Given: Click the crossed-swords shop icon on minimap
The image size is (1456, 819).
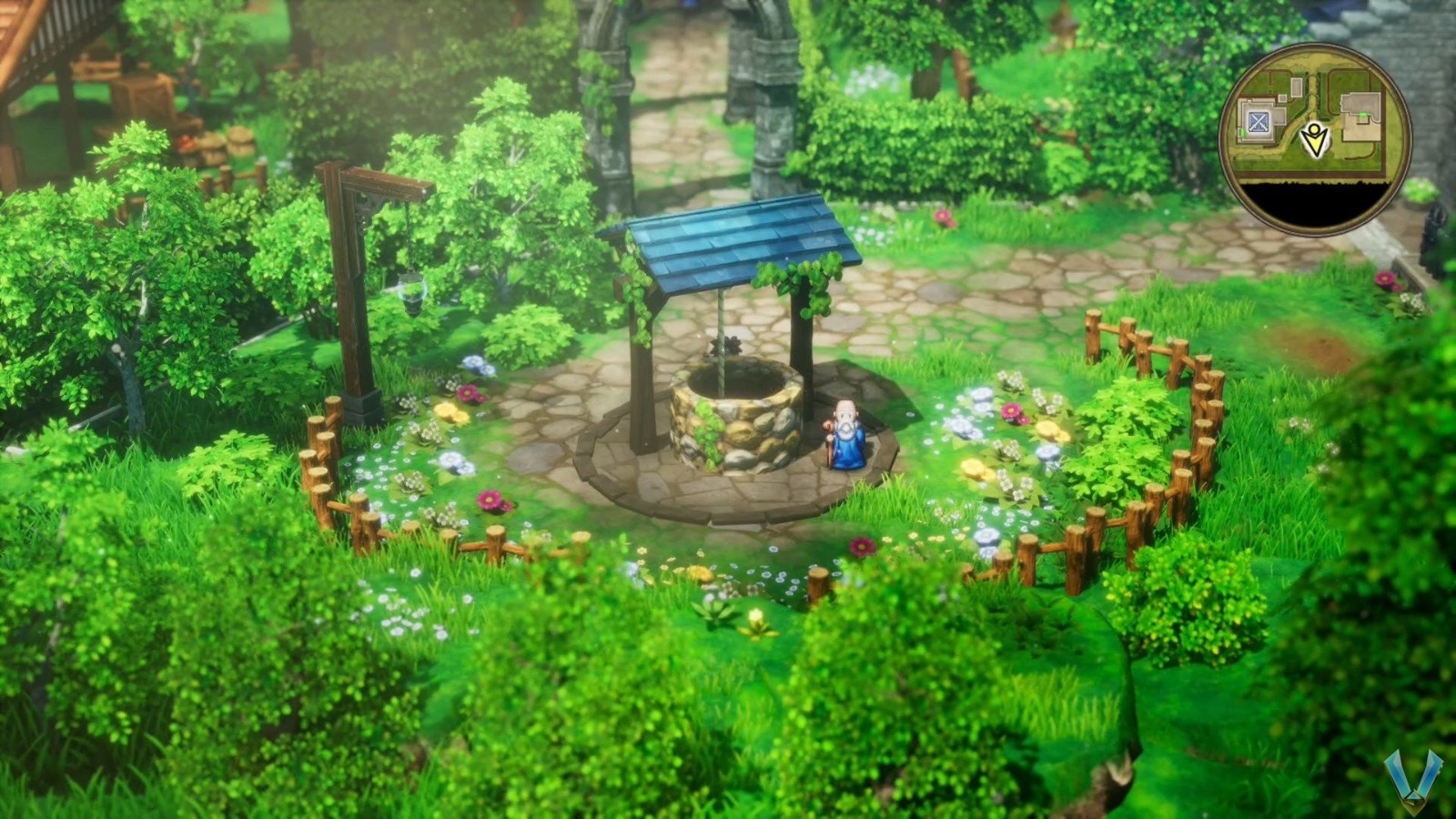Looking at the screenshot, I should (x=1258, y=119).
